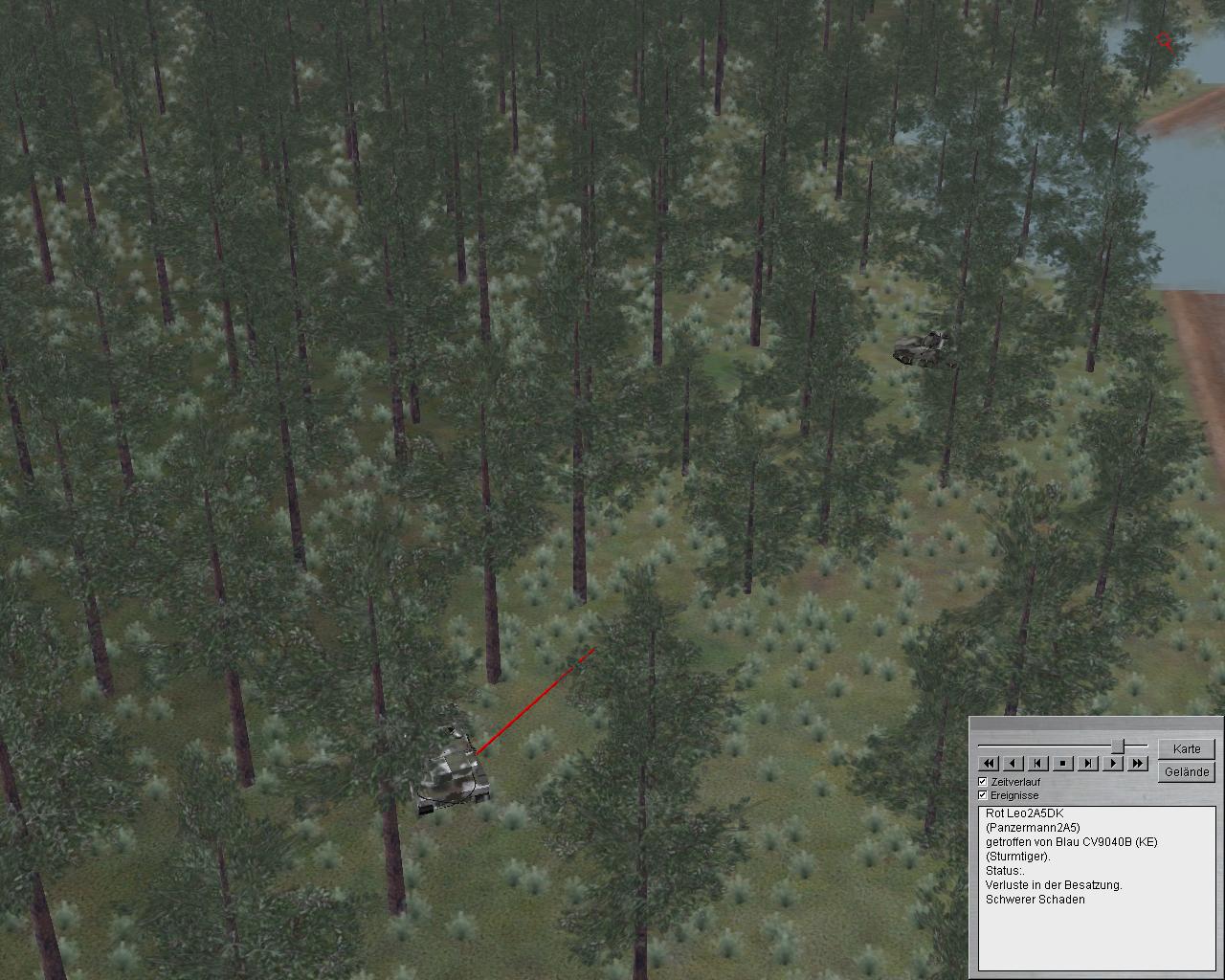Jump to the previous event

(1038, 764)
